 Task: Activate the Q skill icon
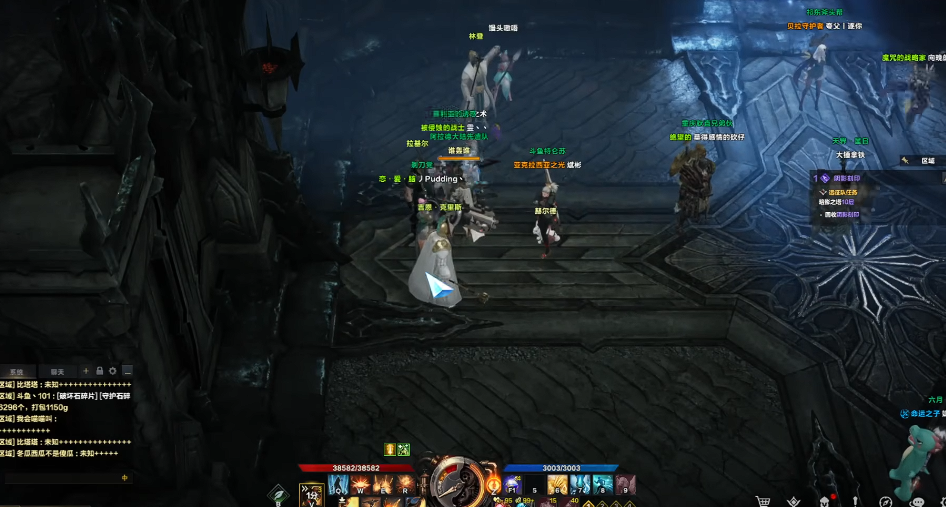coord(338,485)
